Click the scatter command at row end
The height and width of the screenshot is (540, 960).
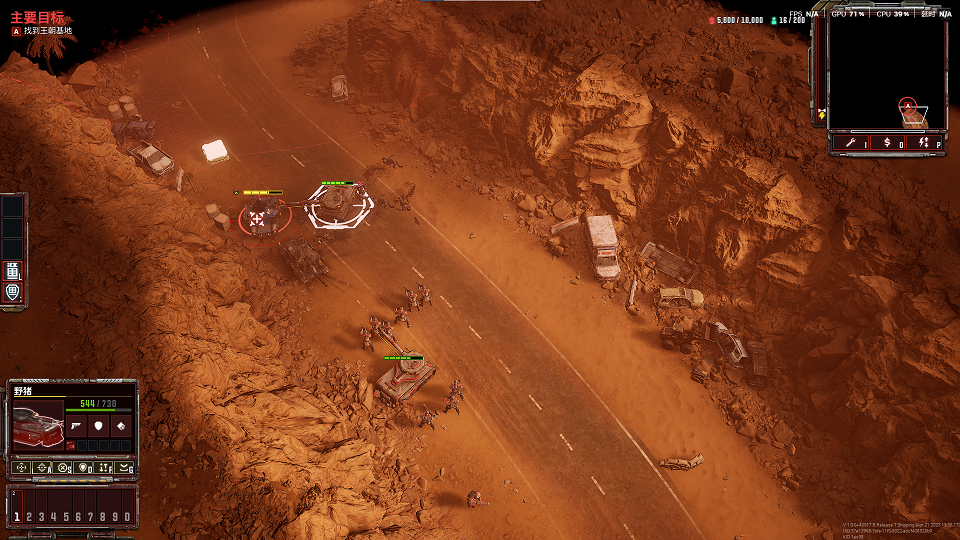(x=124, y=467)
